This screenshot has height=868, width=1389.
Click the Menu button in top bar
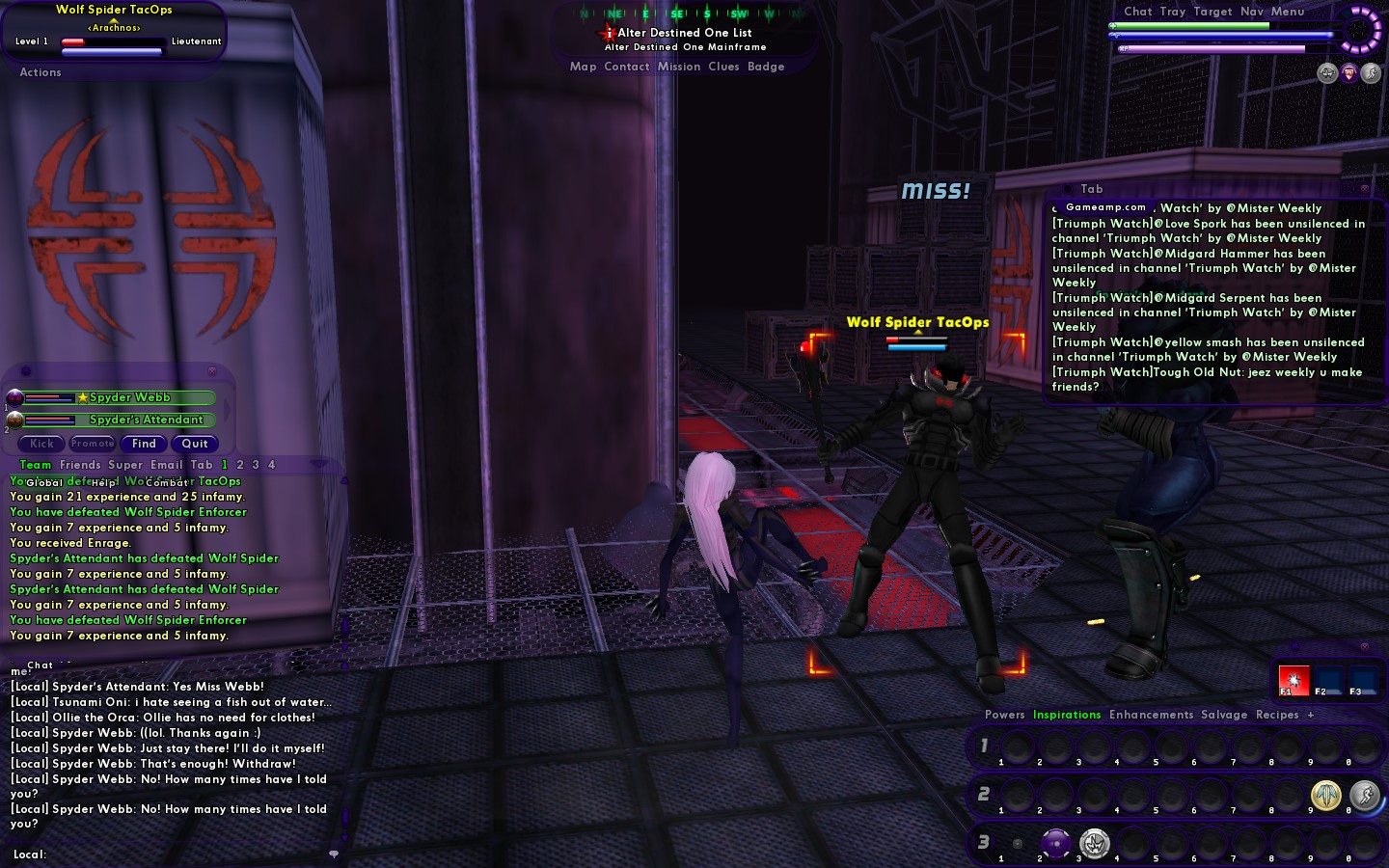(1288, 12)
